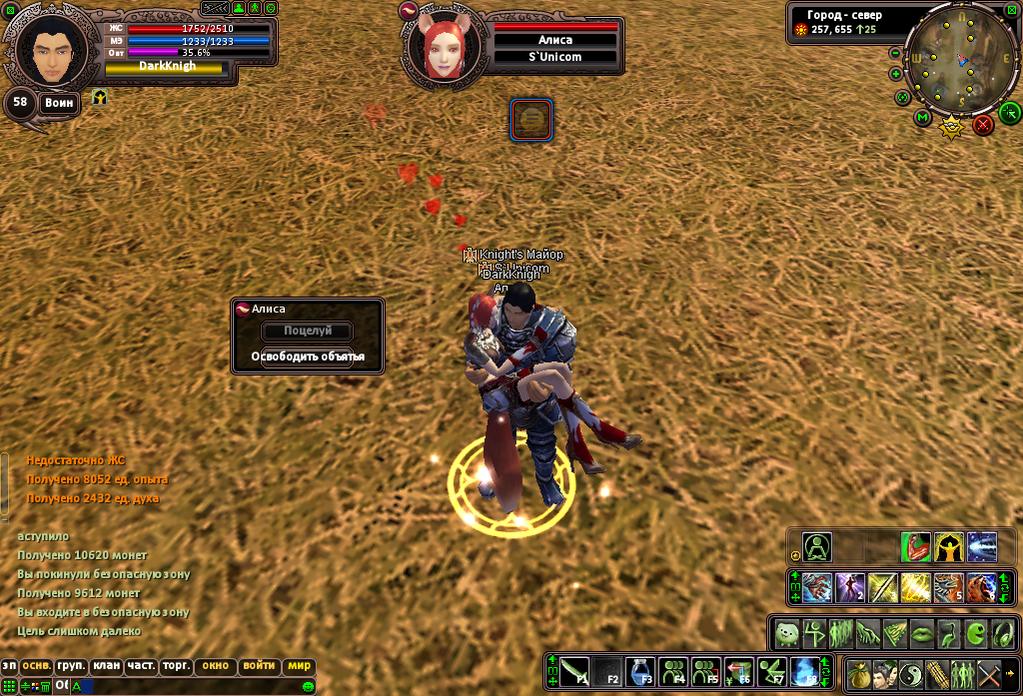Select the торг. chat tab
Viewport: 1023px width, 696px height.
click(x=177, y=666)
